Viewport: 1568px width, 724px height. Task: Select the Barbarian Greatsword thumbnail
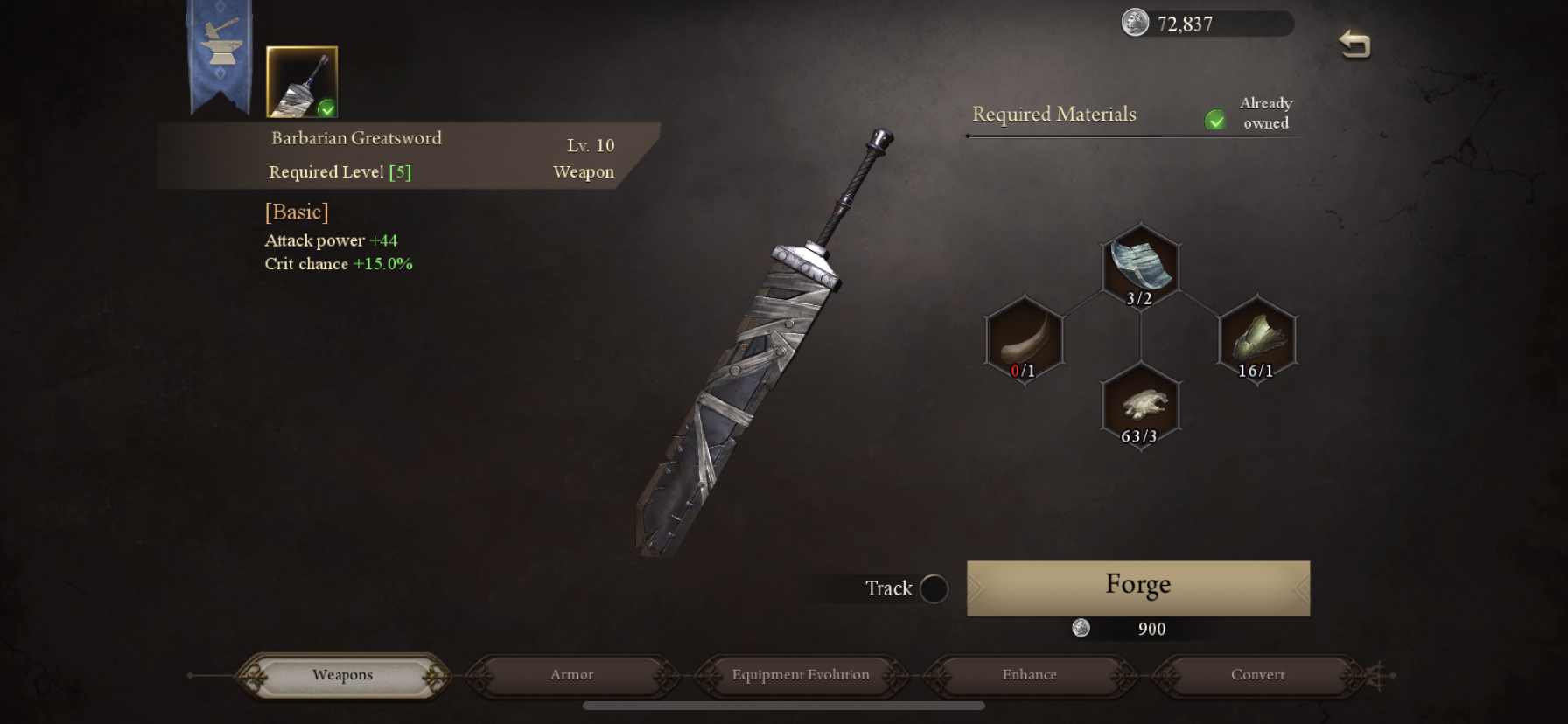pos(301,82)
